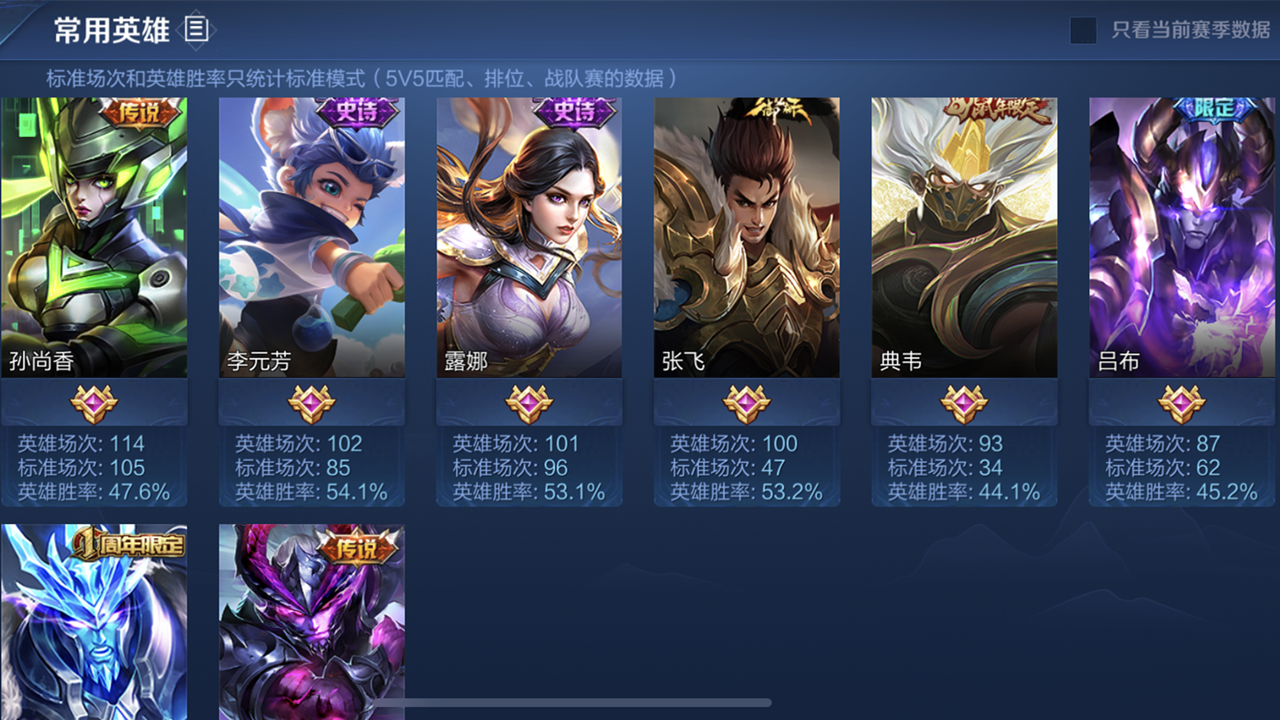
Task: Open the list icon beside 常用英雄
Action: (x=197, y=30)
